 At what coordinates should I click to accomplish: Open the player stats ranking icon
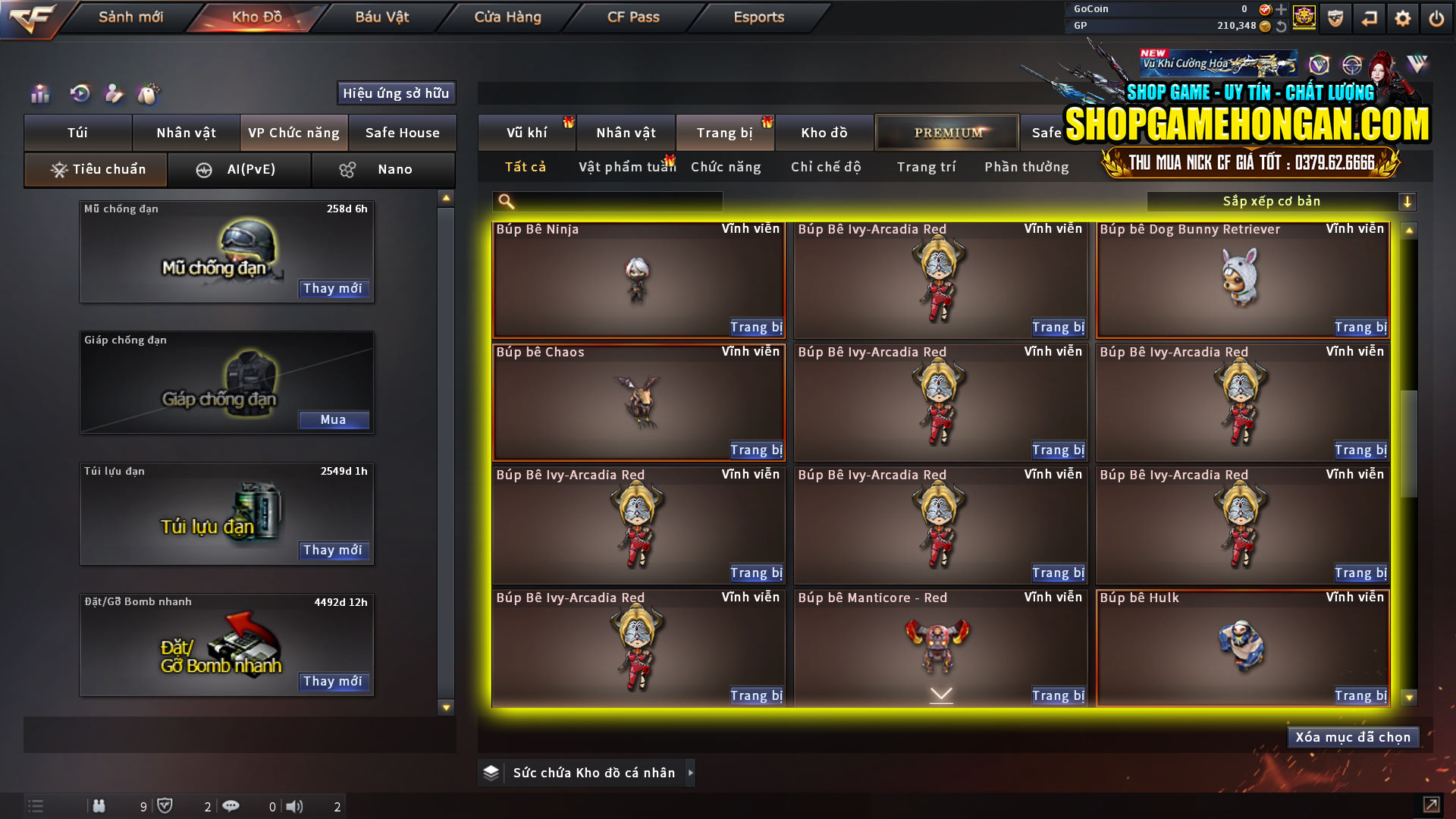pos(39,93)
